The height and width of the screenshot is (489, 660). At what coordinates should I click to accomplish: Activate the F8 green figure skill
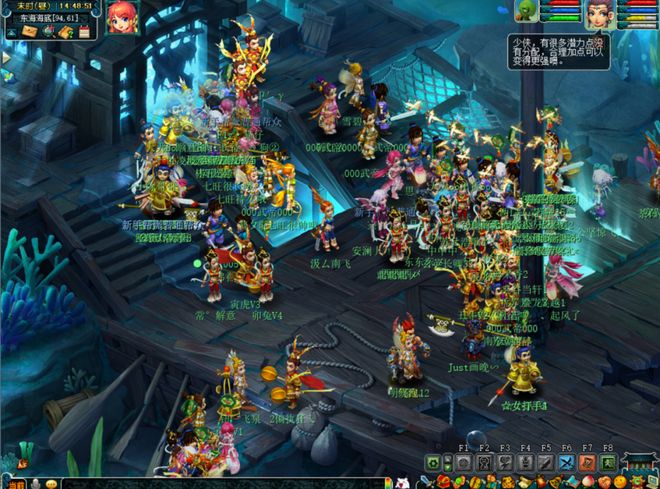607,463
